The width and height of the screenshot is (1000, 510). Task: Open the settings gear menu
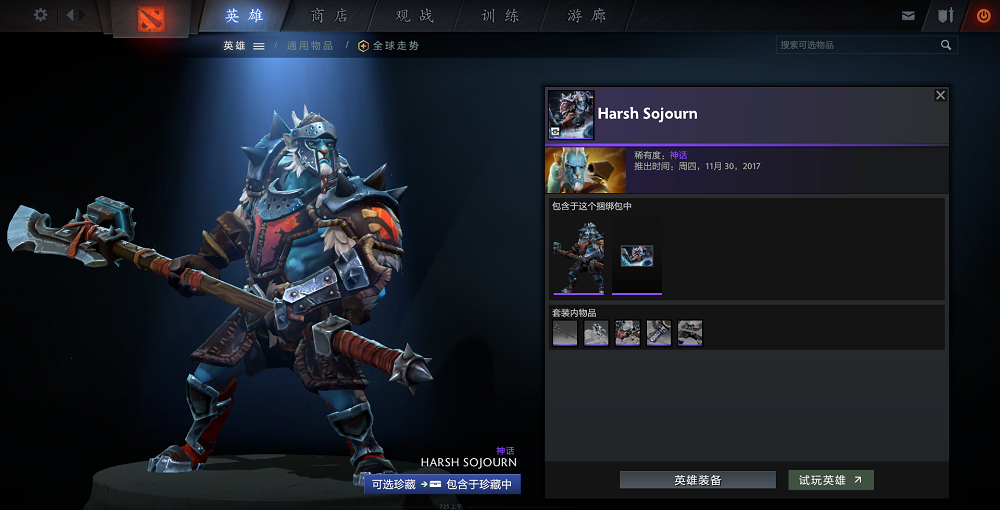click(40, 15)
